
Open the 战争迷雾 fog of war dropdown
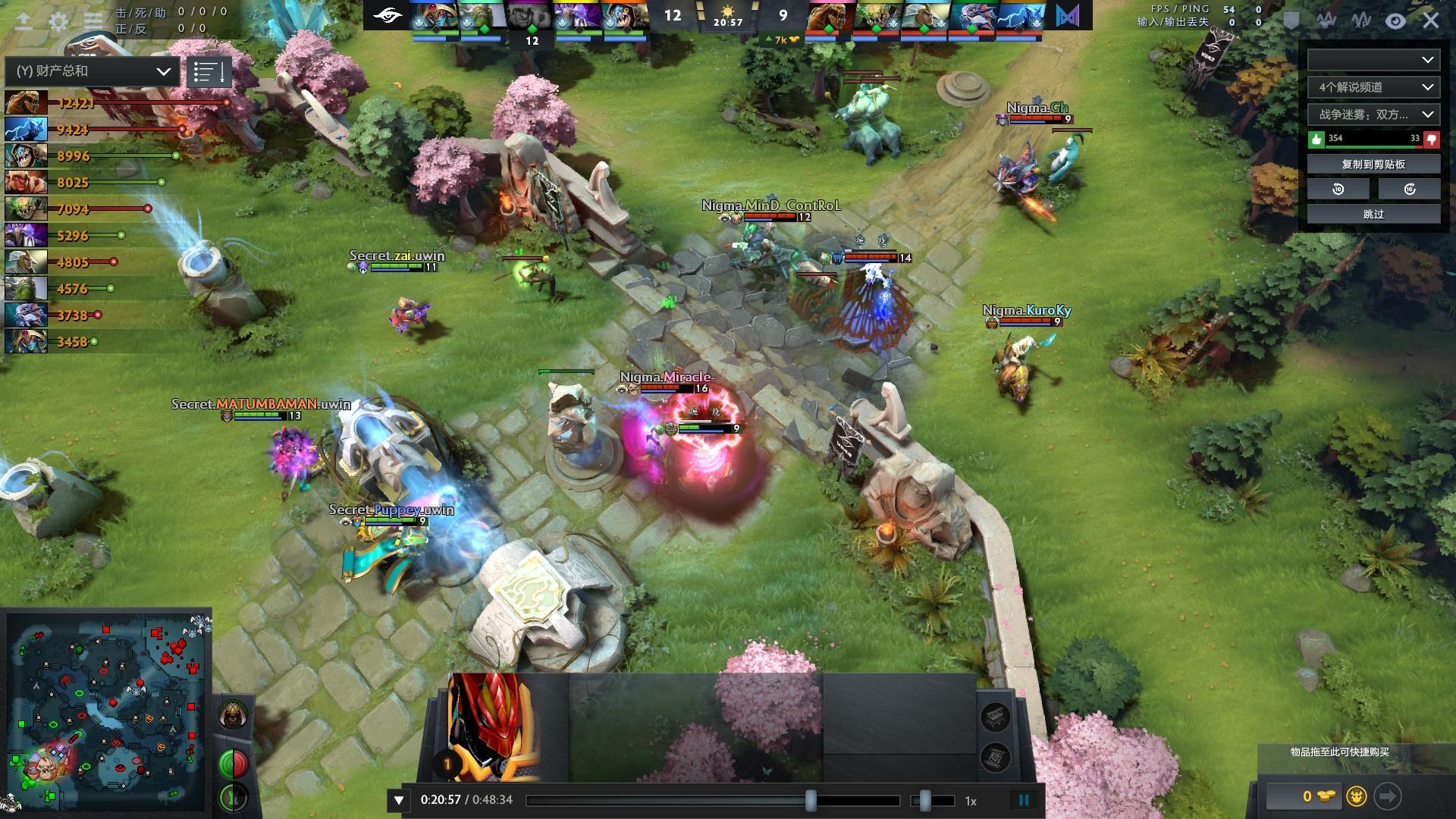click(x=1373, y=115)
